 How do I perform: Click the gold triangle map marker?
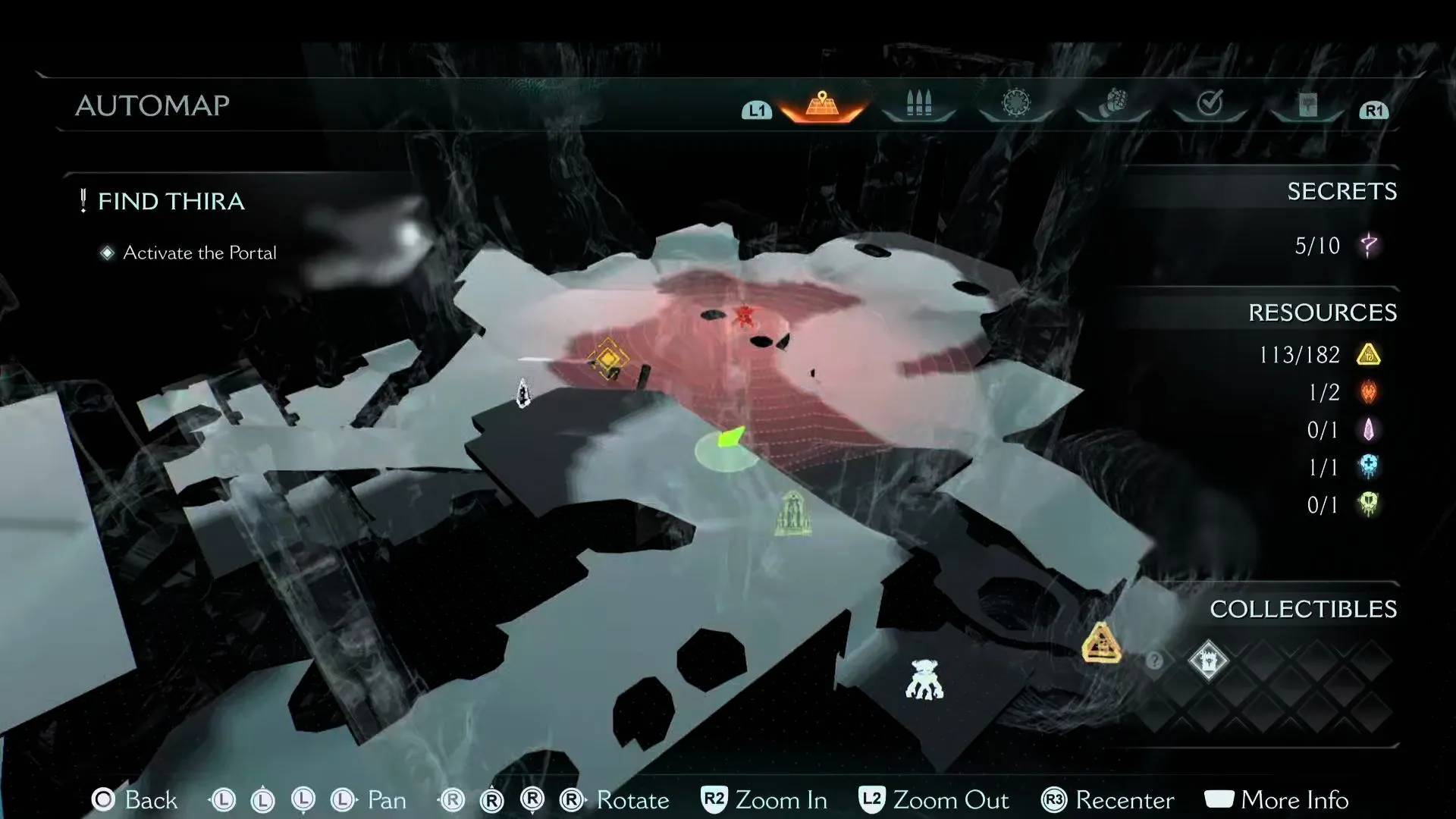tap(1101, 643)
